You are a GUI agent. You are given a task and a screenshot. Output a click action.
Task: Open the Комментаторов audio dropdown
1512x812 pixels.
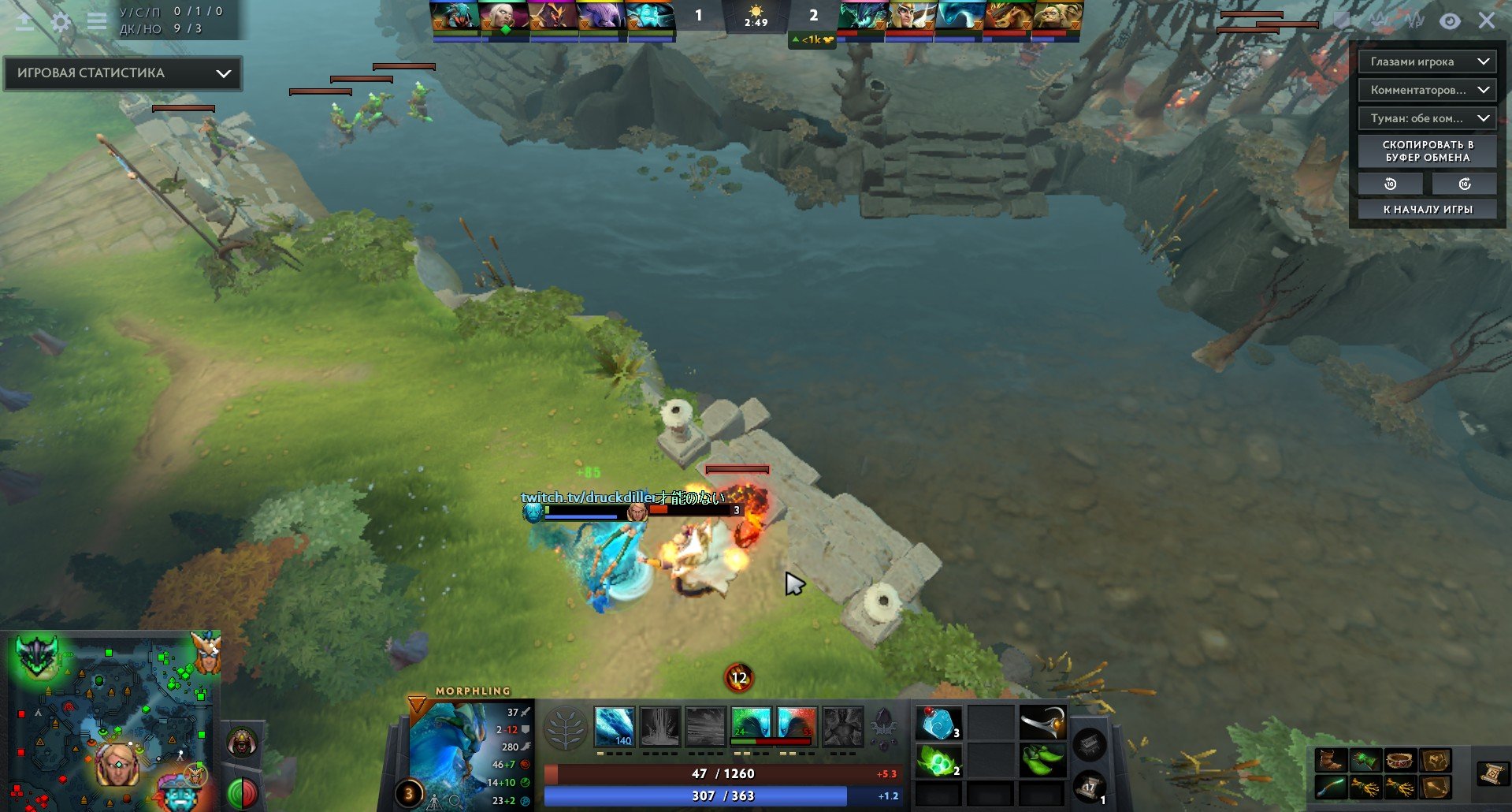[1426, 90]
